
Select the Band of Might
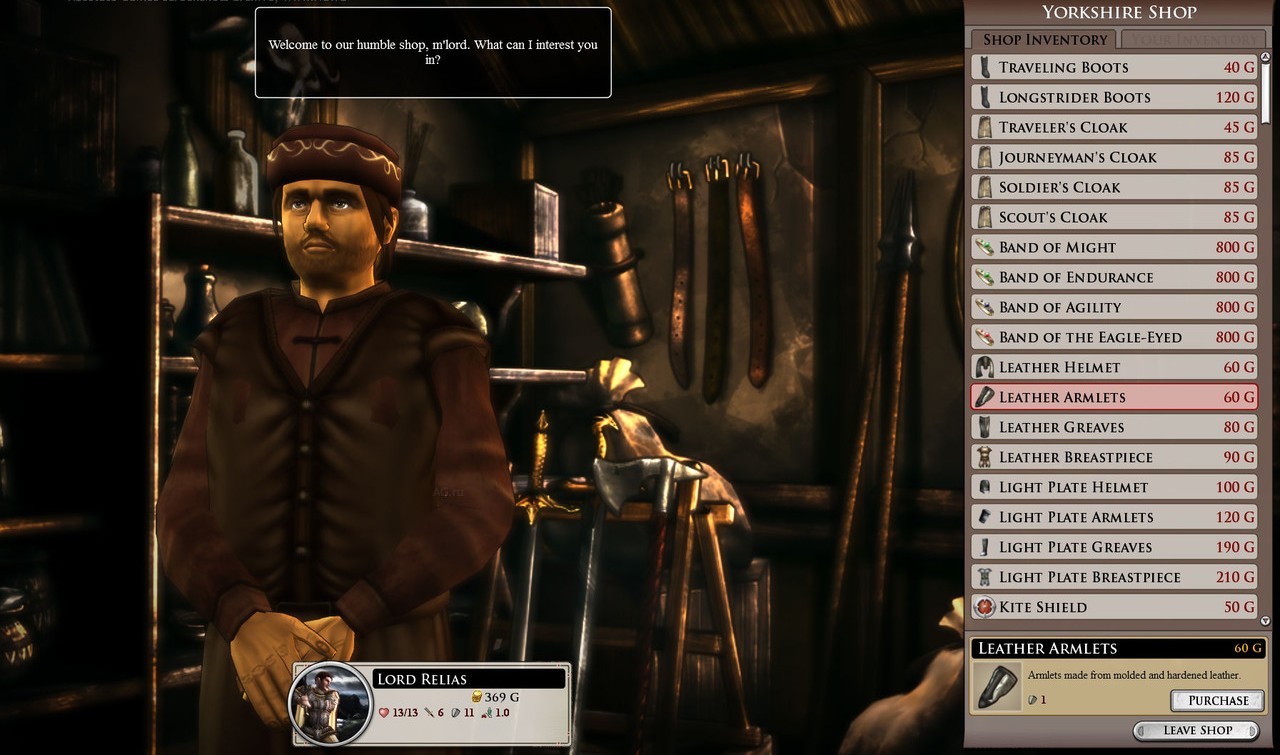tap(1114, 247)
